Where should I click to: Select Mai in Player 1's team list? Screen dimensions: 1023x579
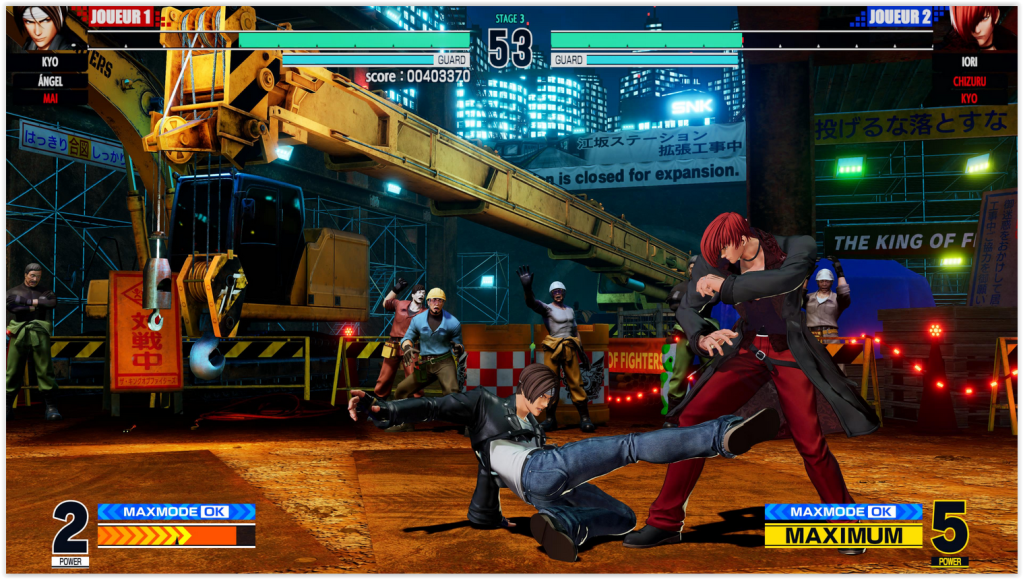point(49,98)
